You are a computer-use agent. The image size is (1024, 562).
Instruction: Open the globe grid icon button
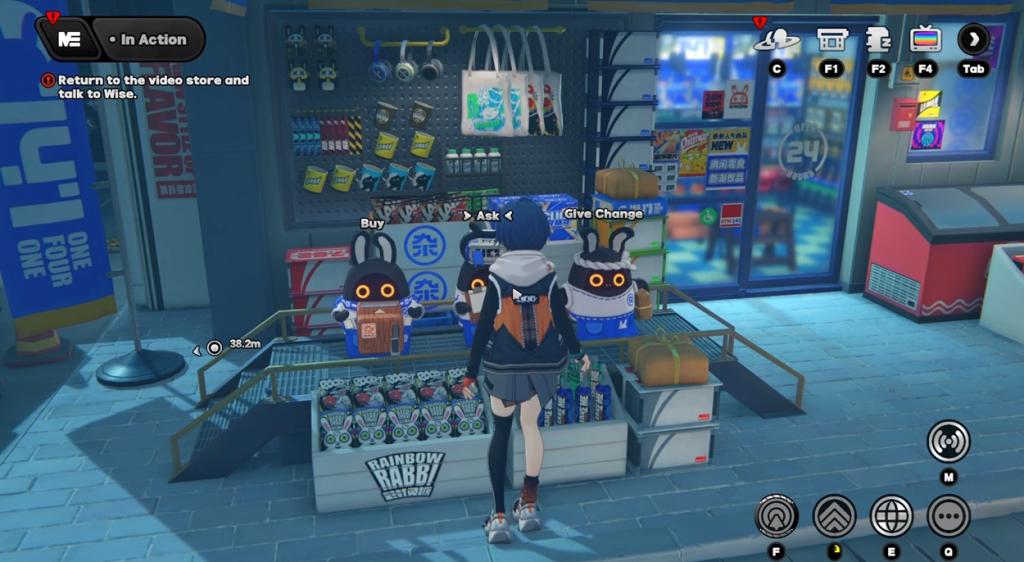pyautogui.click(x=891, y=516)
